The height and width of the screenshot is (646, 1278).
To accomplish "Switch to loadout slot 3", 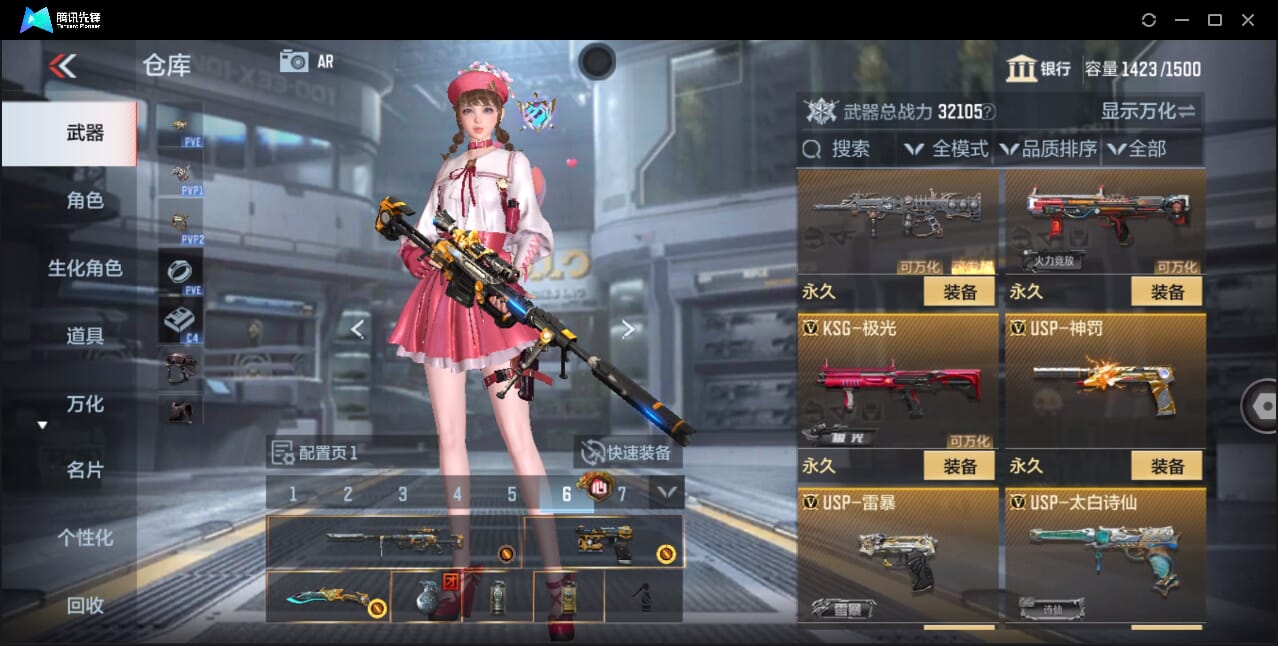I will pos(402,494).
